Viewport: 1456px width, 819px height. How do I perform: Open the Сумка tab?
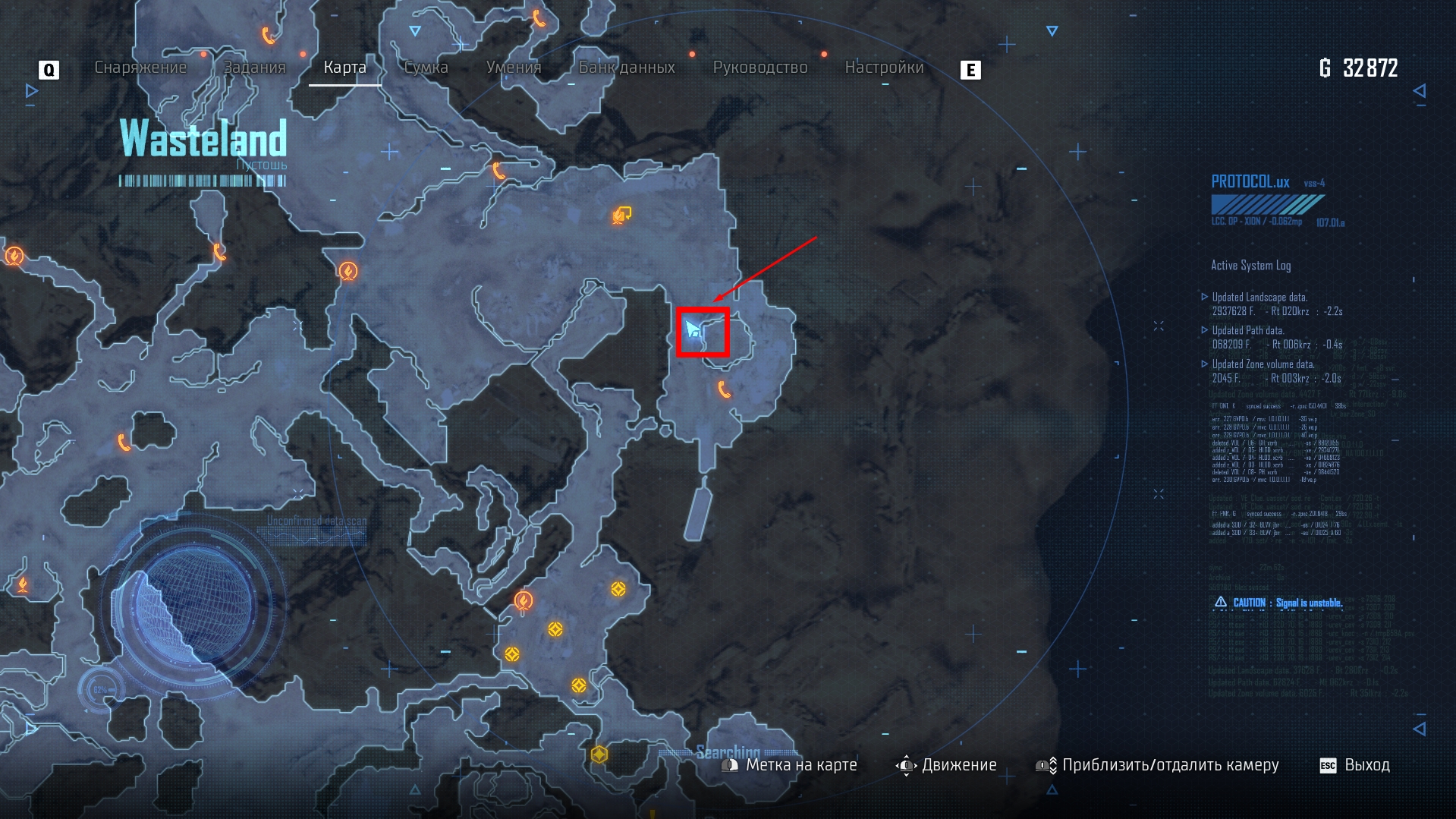(426, 68)
